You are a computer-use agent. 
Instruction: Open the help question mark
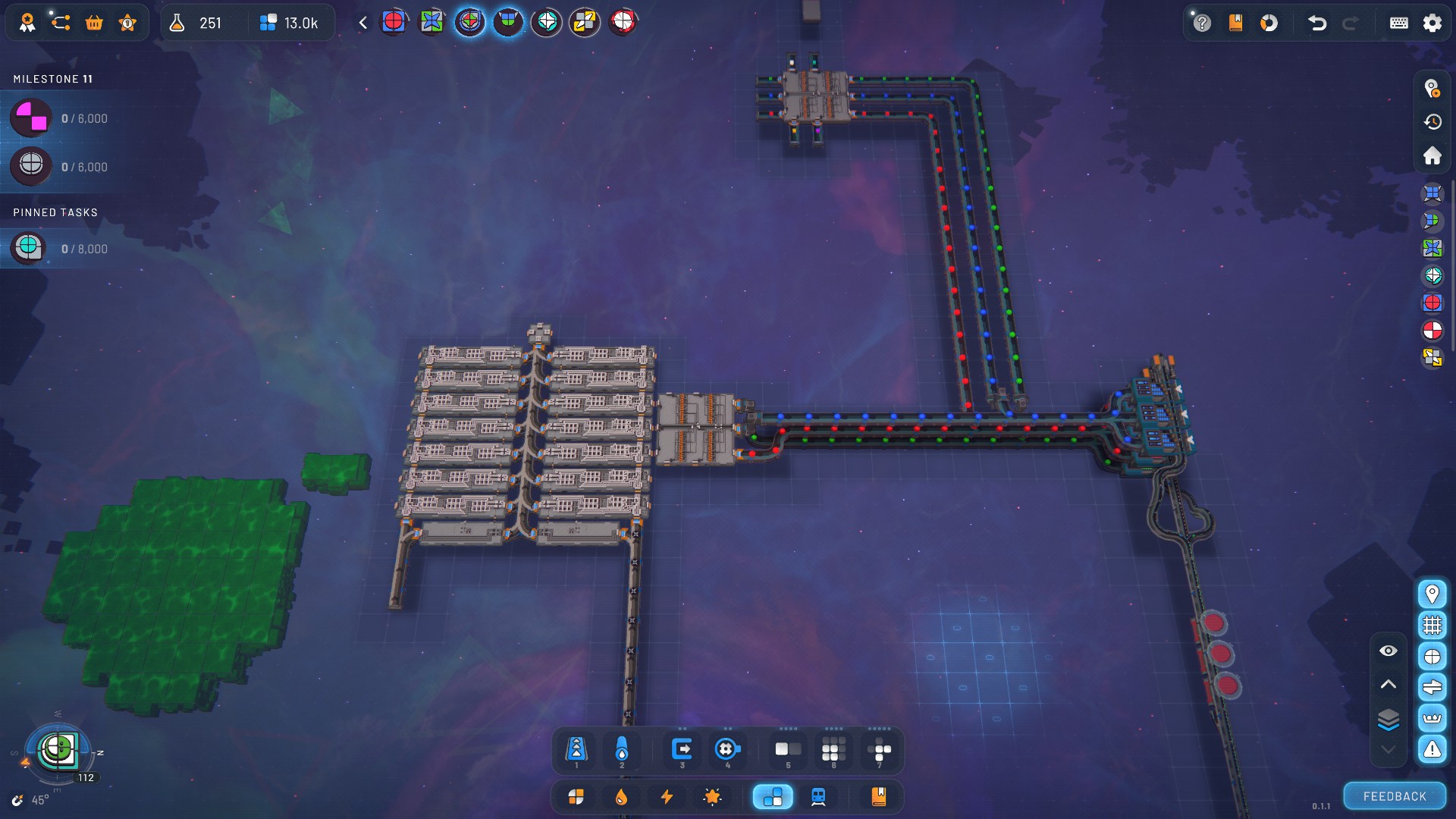coord(1202,23)
